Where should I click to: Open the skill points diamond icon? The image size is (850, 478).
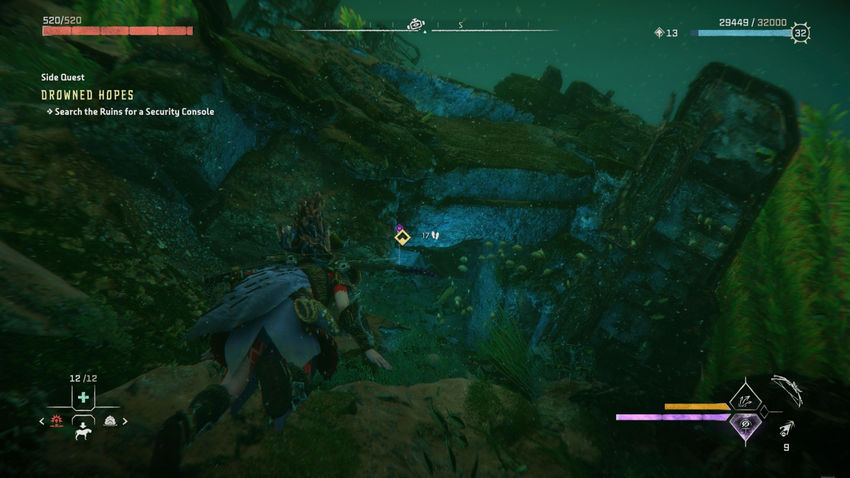click(x=658, y=33)
